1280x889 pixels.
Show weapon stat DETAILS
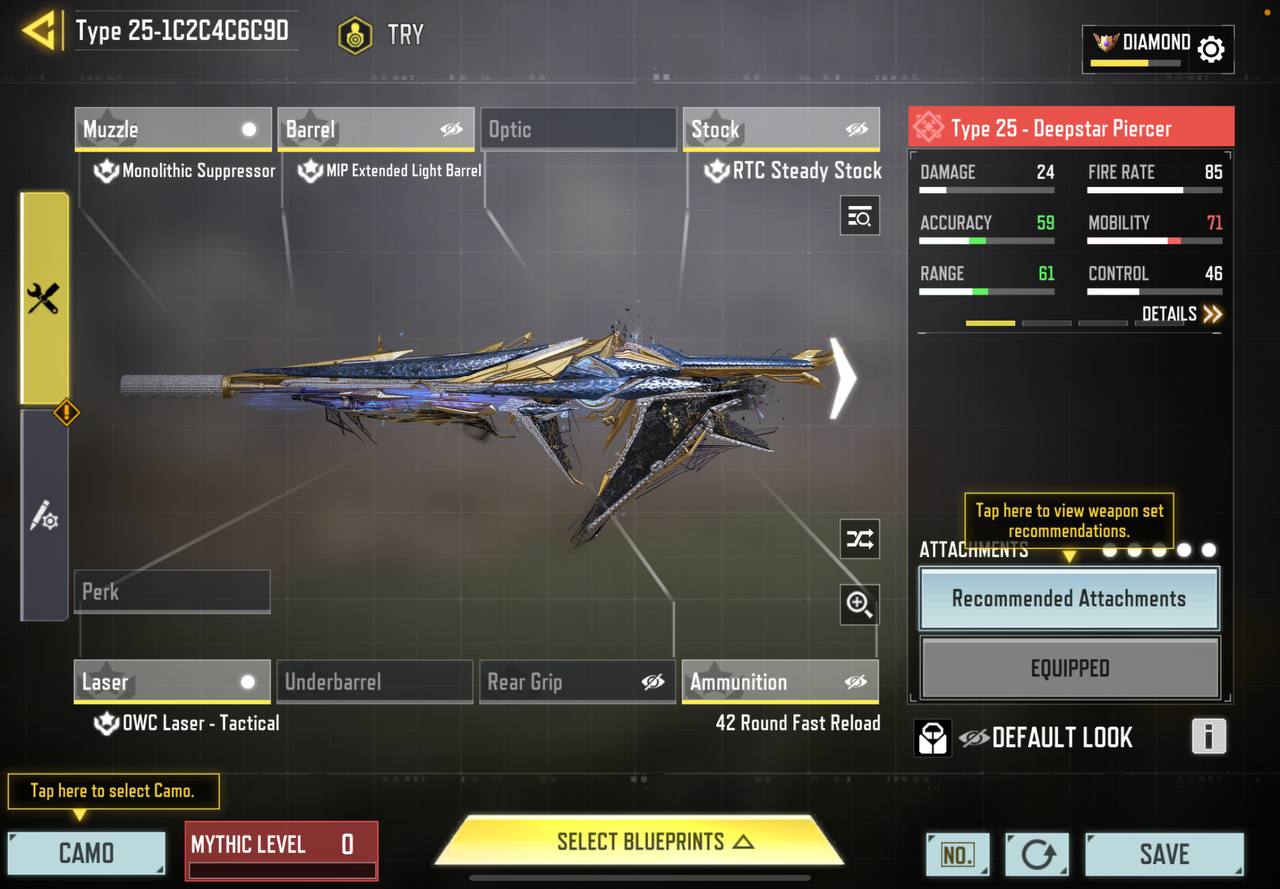pyautogui.click(x=1182, y=314)
